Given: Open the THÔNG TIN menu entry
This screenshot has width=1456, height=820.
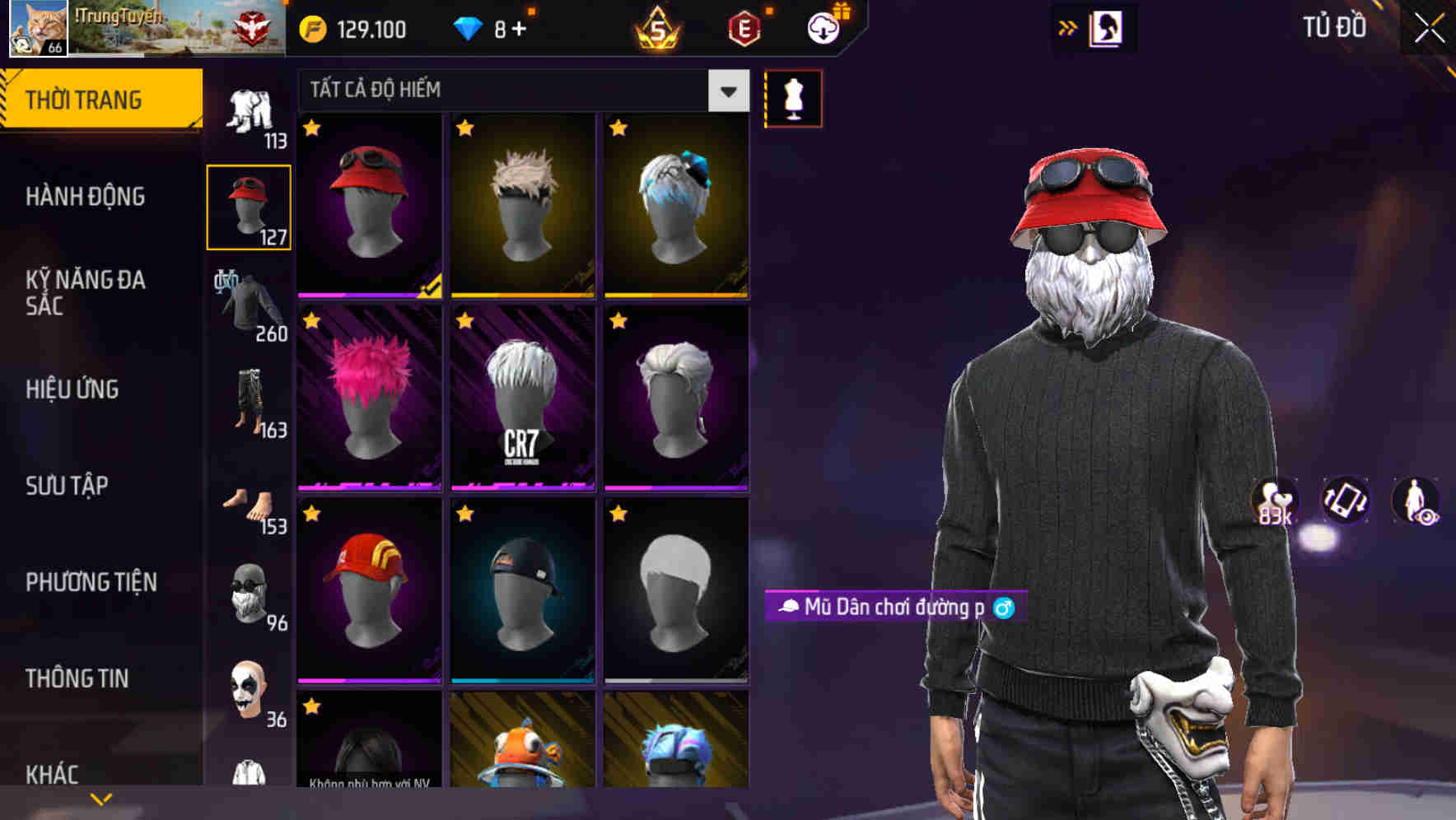Looking at the screenshot, I should (78, 677).
